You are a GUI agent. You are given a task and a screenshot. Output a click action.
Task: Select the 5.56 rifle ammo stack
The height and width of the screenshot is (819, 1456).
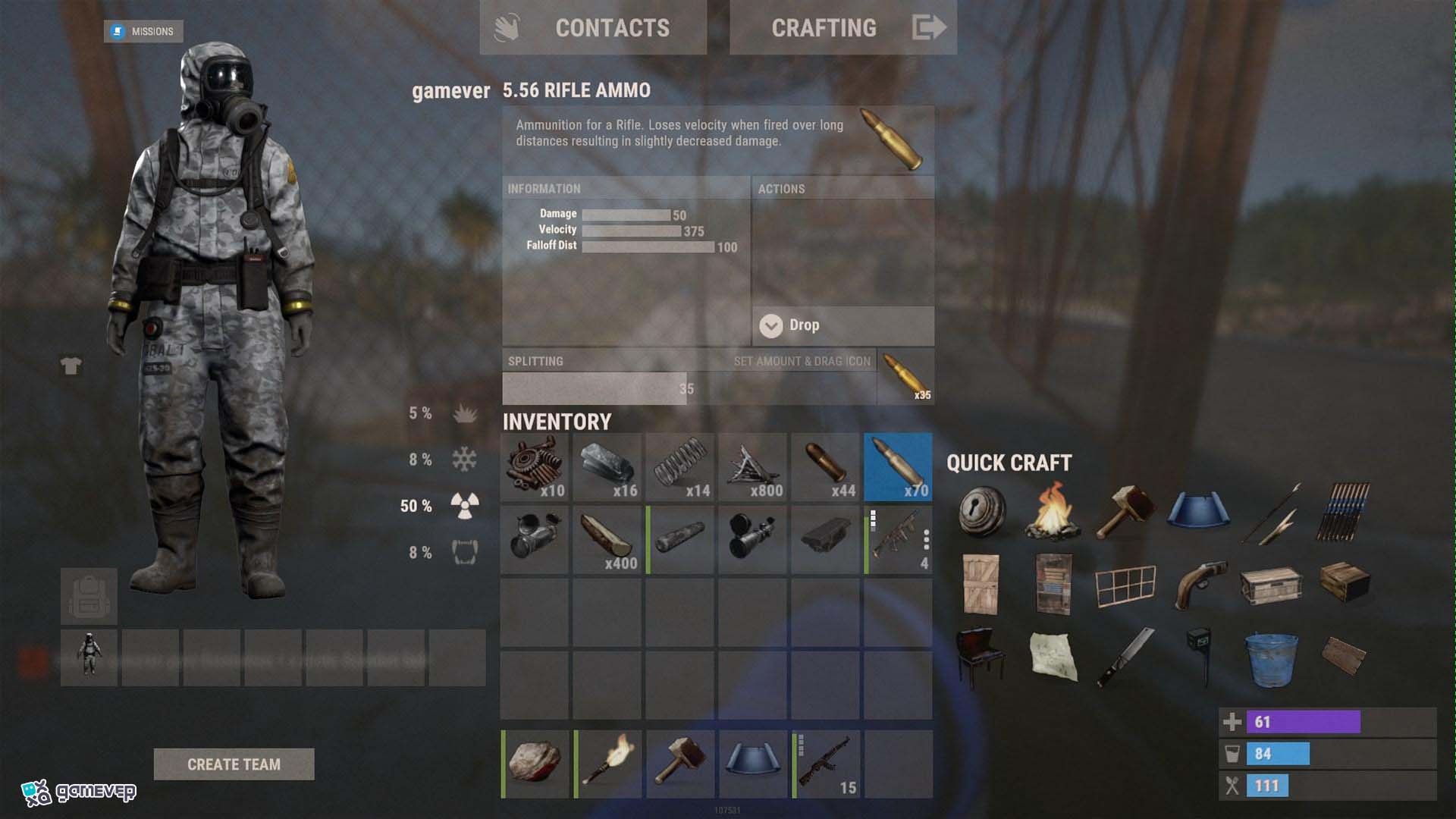coord(898,467)
